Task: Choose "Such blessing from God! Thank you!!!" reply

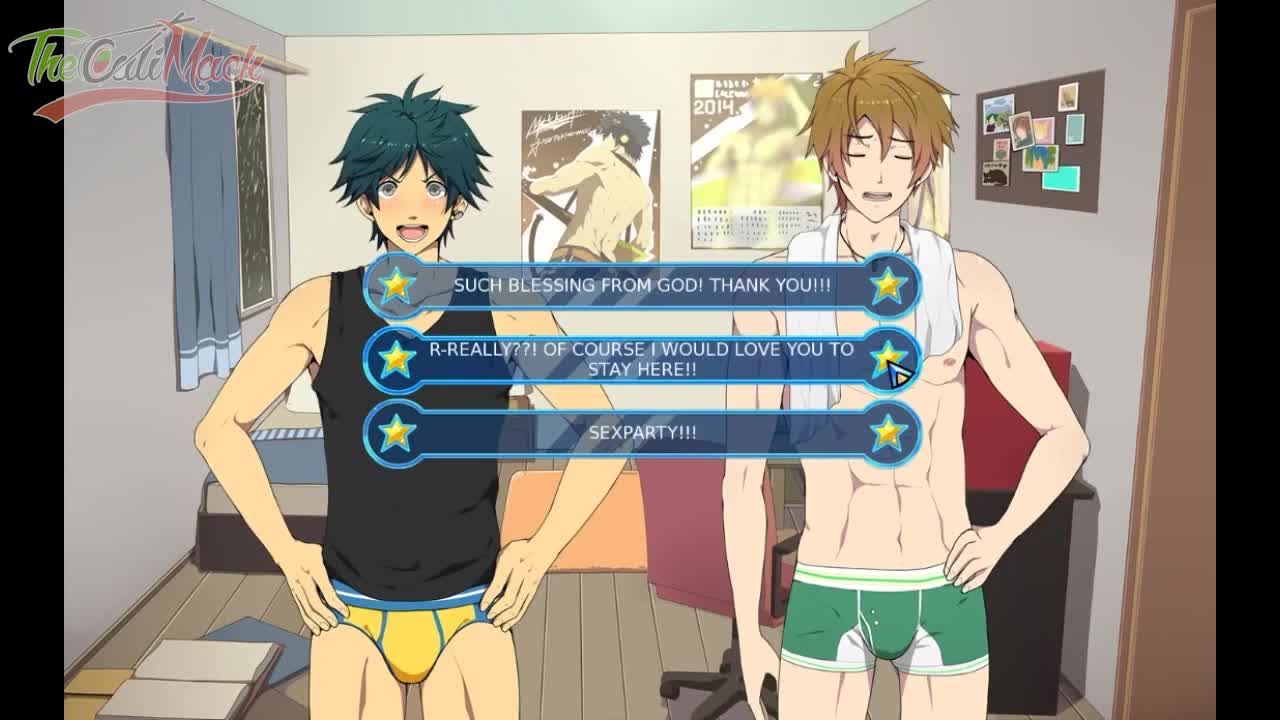Action: coord(641,285)
